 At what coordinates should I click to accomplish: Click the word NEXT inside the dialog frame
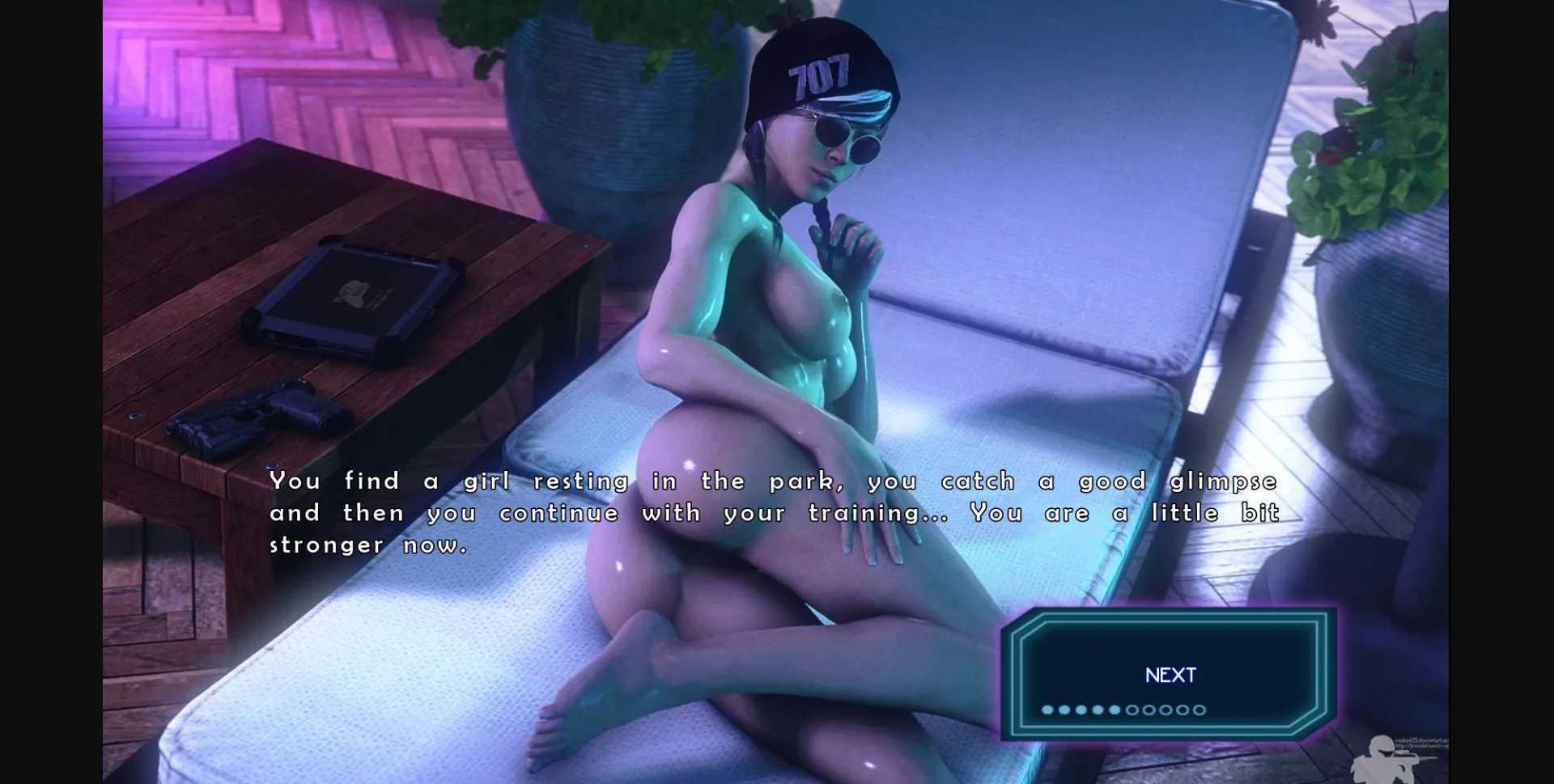1169,674
